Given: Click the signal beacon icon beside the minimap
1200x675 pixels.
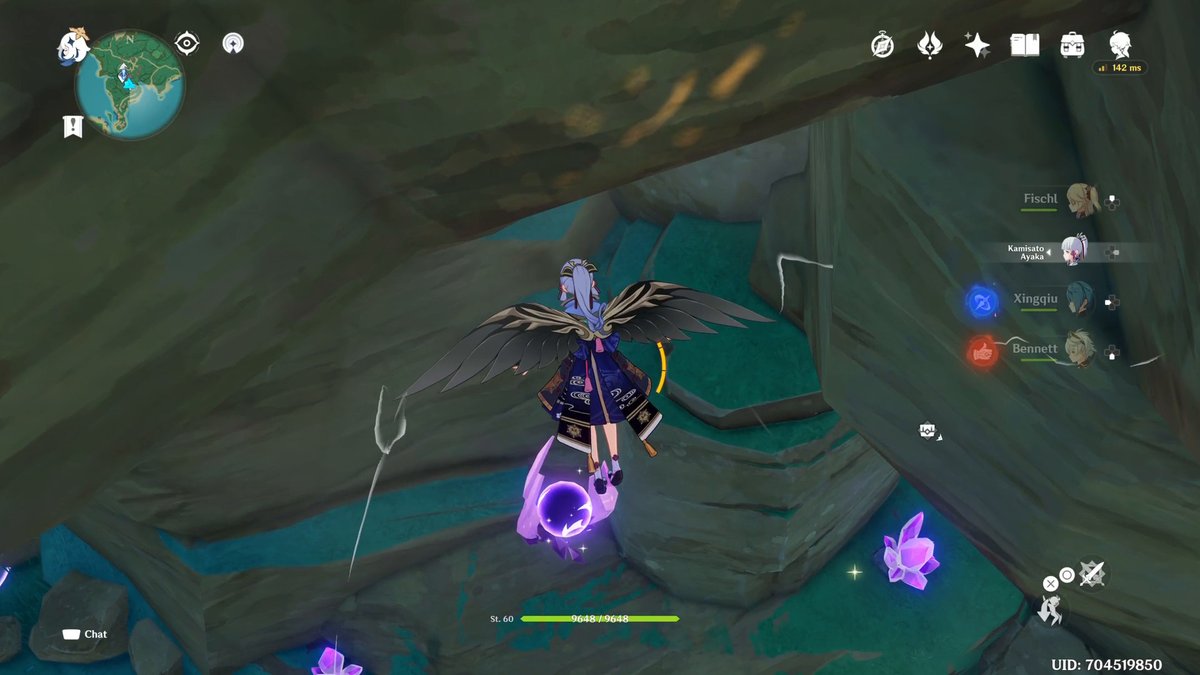Looking at the screenshot, I should click(x=233, y=43).
